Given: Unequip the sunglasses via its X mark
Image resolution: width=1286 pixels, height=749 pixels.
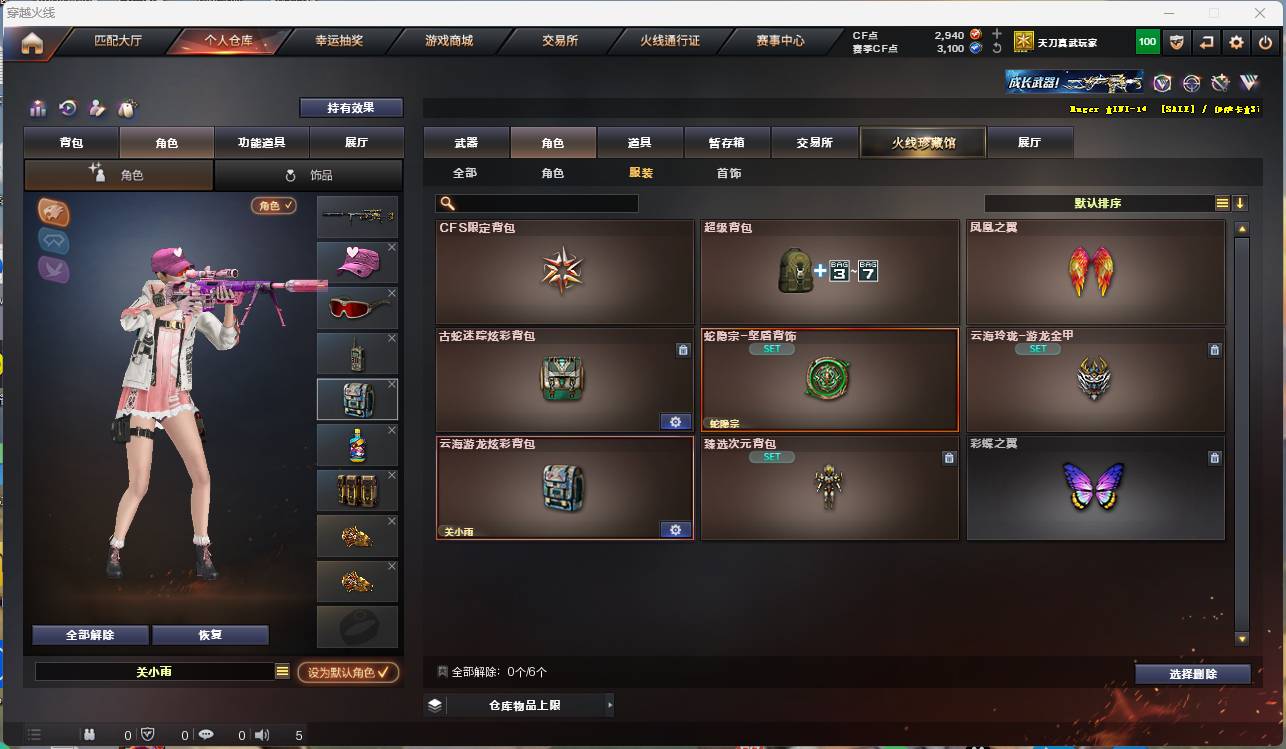Looking at the screenshot, I should coord(391,294).
